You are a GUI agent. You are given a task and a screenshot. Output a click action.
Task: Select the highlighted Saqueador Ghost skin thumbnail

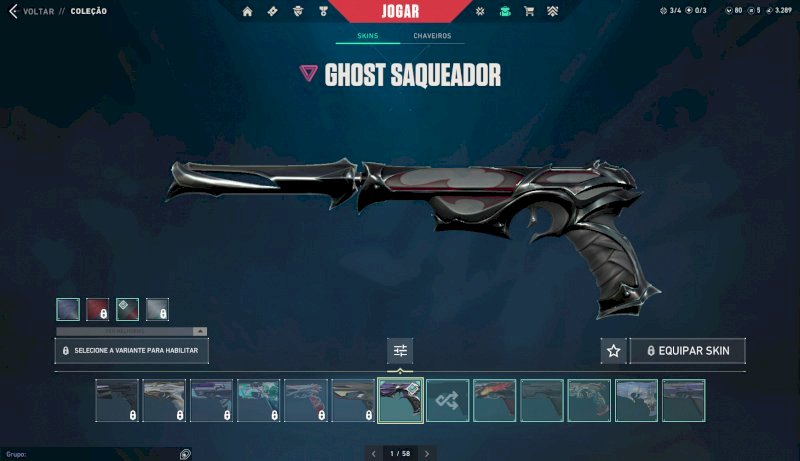tap(400, 400)
